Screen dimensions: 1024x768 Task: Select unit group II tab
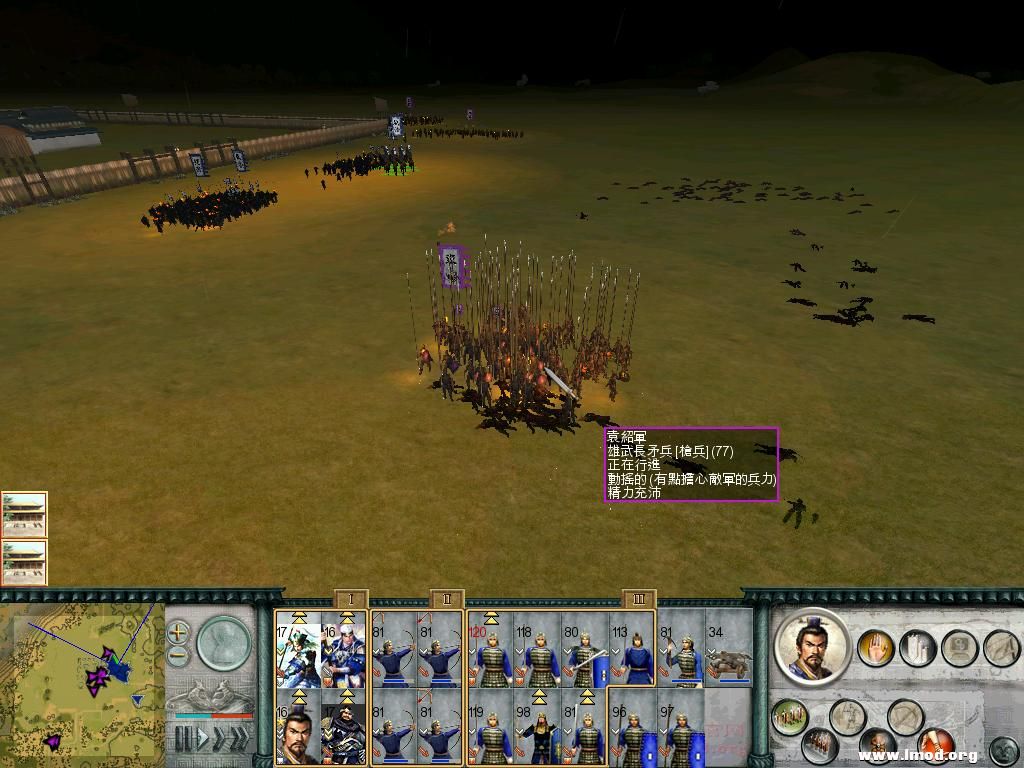447,600
